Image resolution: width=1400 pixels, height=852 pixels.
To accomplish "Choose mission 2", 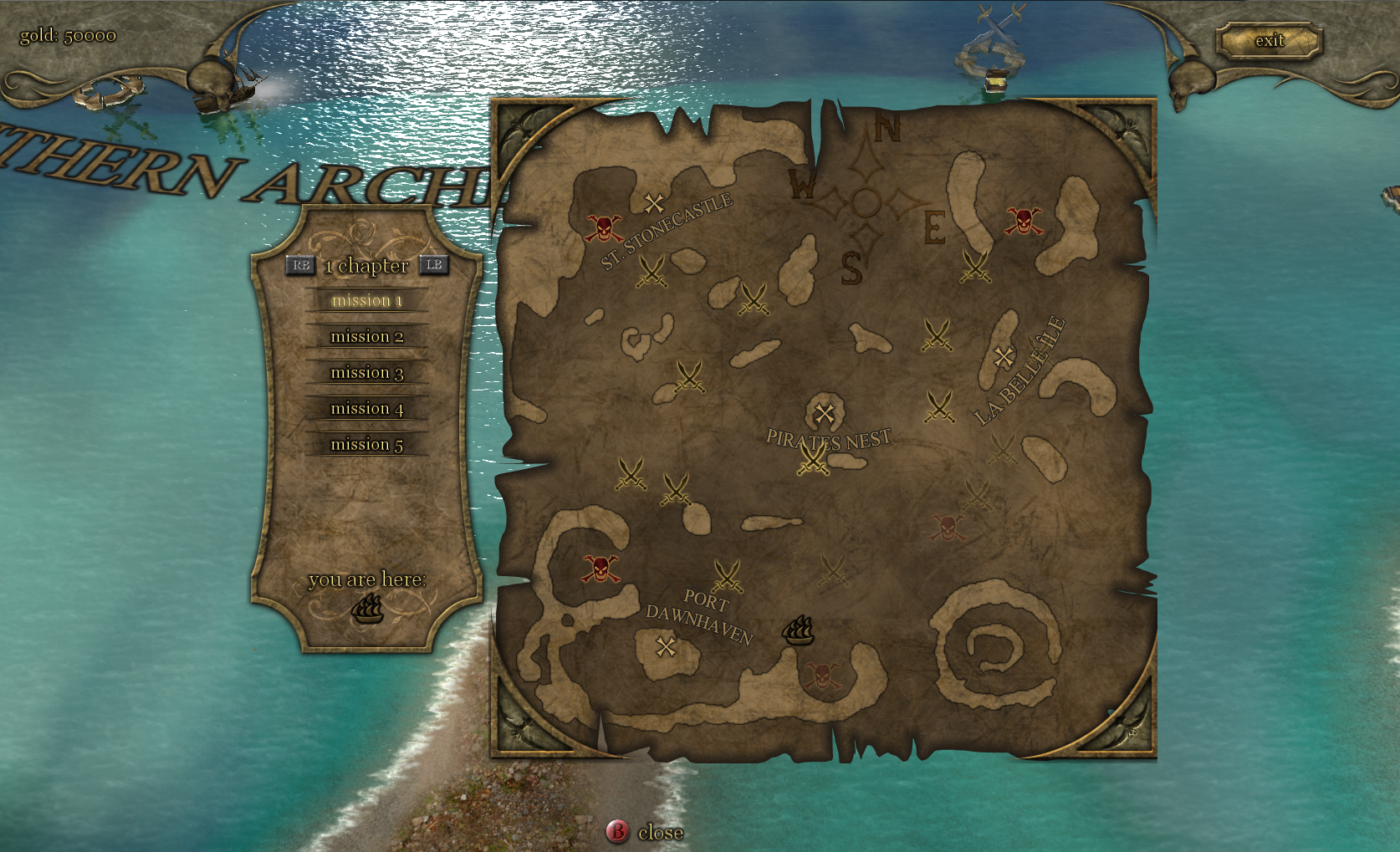I will 367,336.
